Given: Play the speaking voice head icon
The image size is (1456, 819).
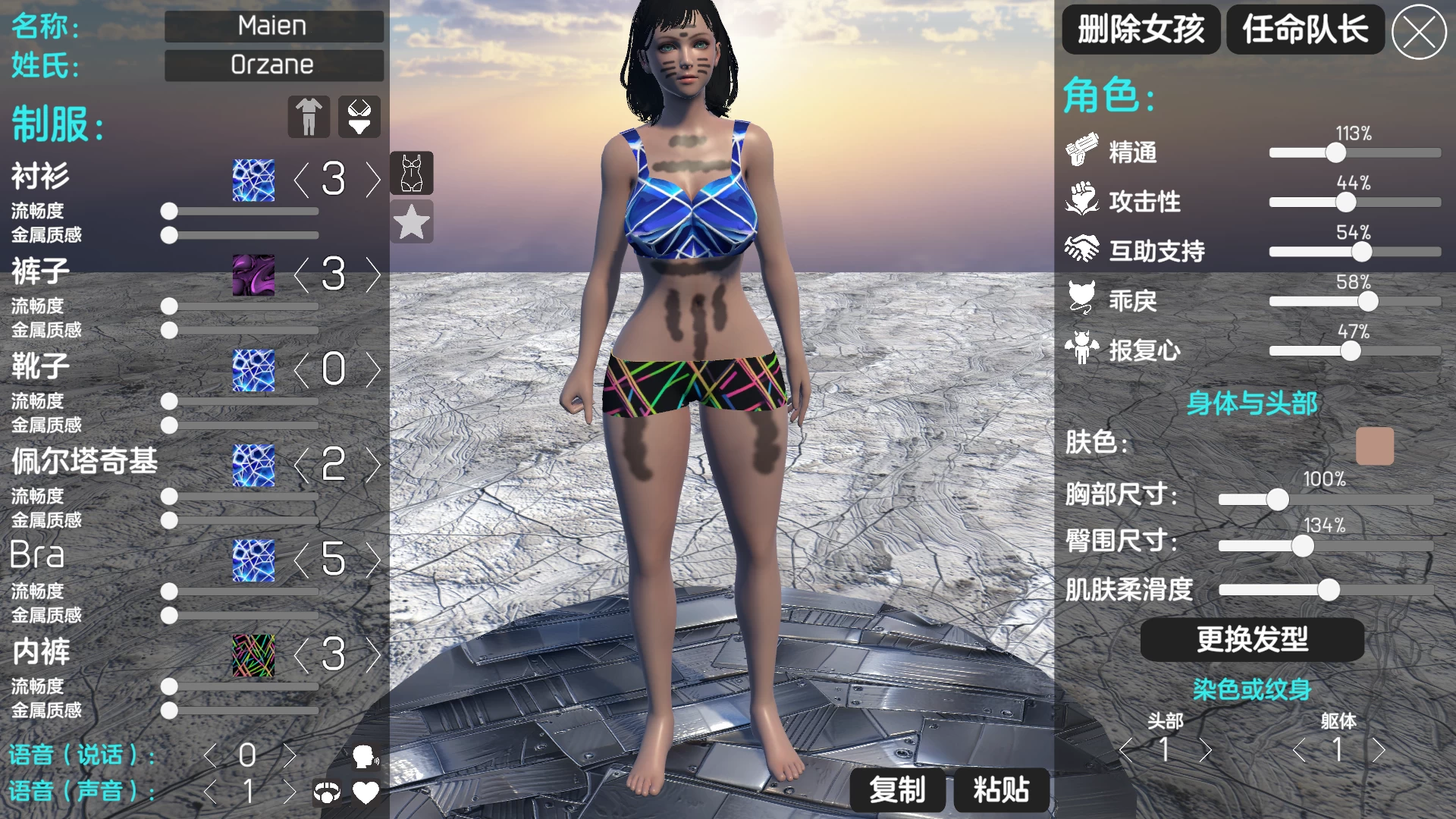Looking at the screenshot, I should pos(365,756).
